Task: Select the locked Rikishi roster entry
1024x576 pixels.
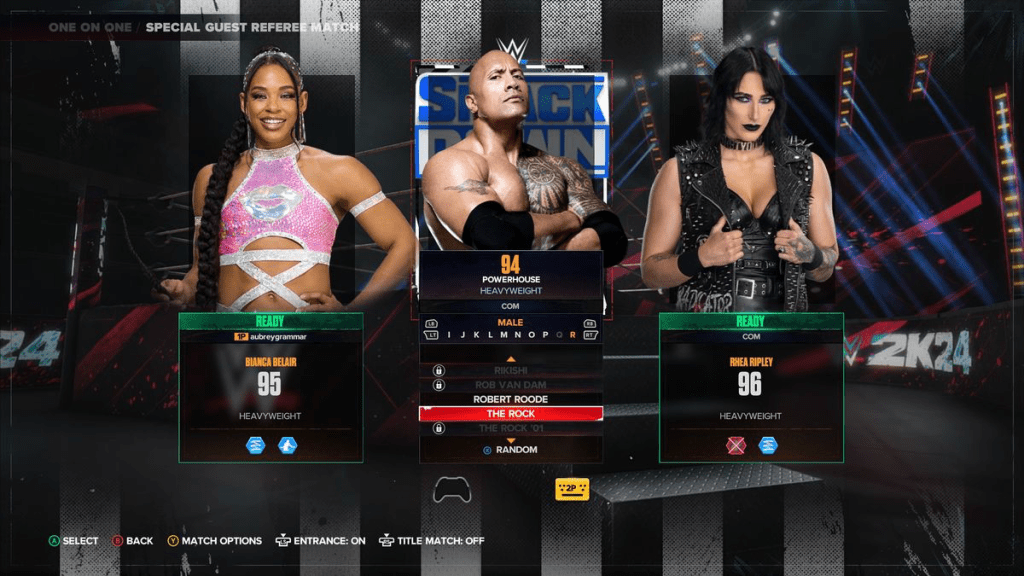Action: (x=511, y=370)
